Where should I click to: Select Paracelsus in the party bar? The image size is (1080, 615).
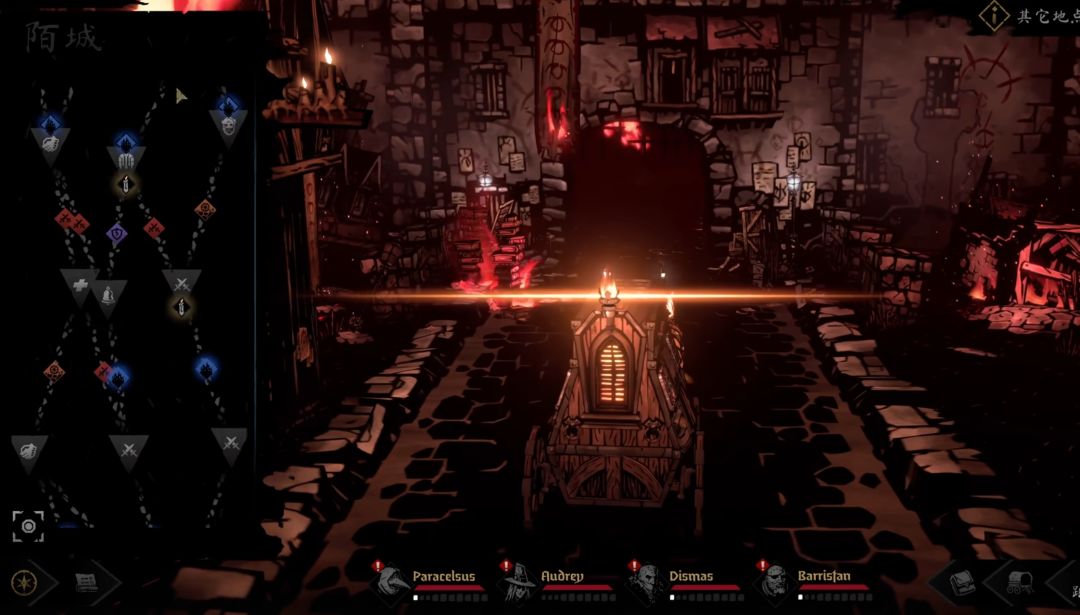click(x=390, y=580)
